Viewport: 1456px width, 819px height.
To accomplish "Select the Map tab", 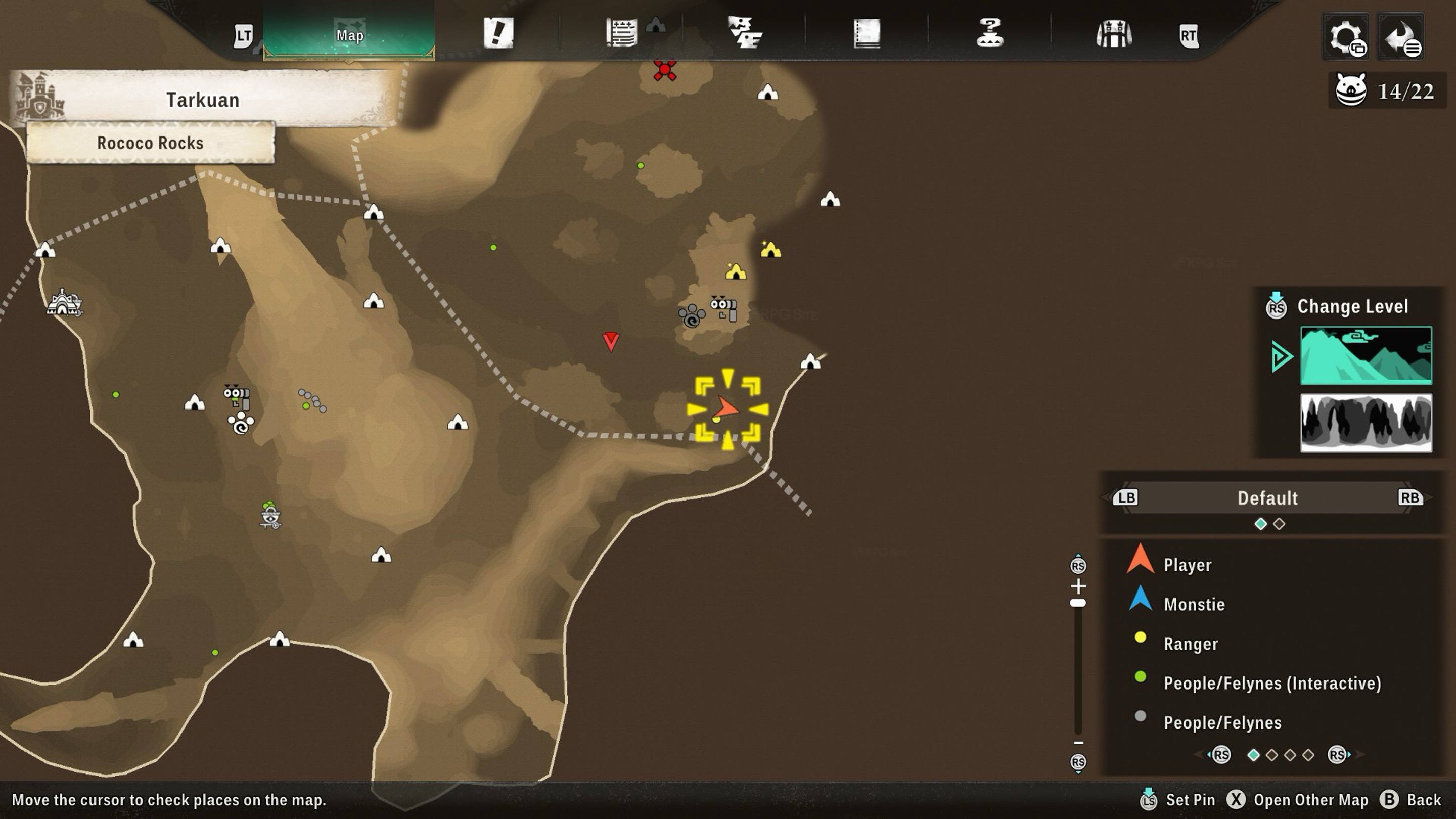I will point(349,35).
